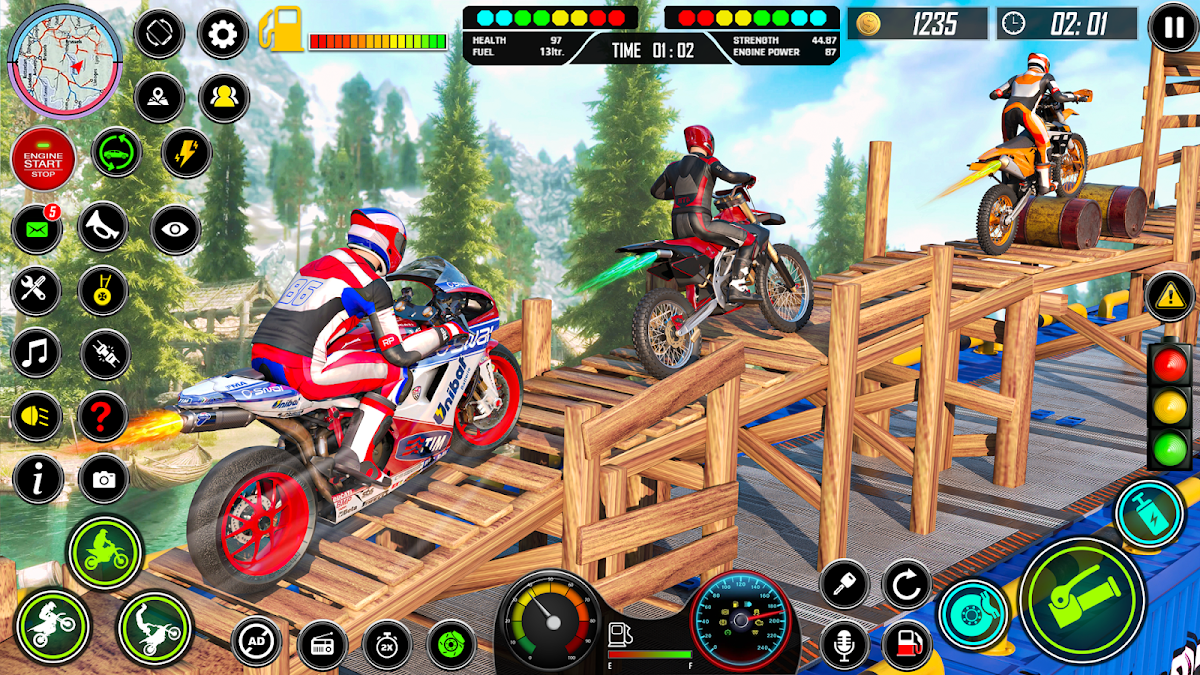Tap the hazard warning triangle button
Screen dimensions: 1200x675
point(1169,297)
